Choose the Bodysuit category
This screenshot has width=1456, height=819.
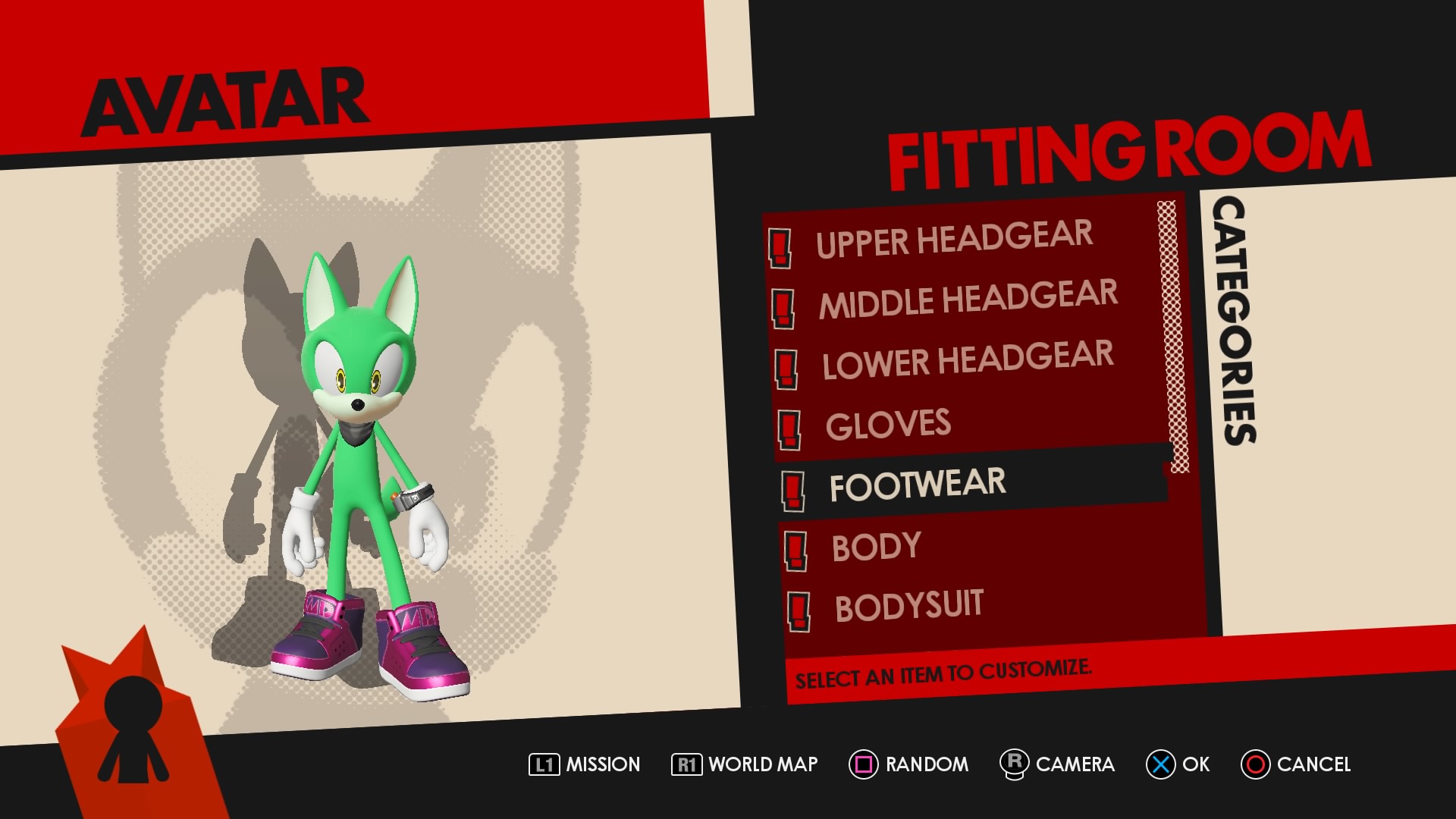click(908, 606)
